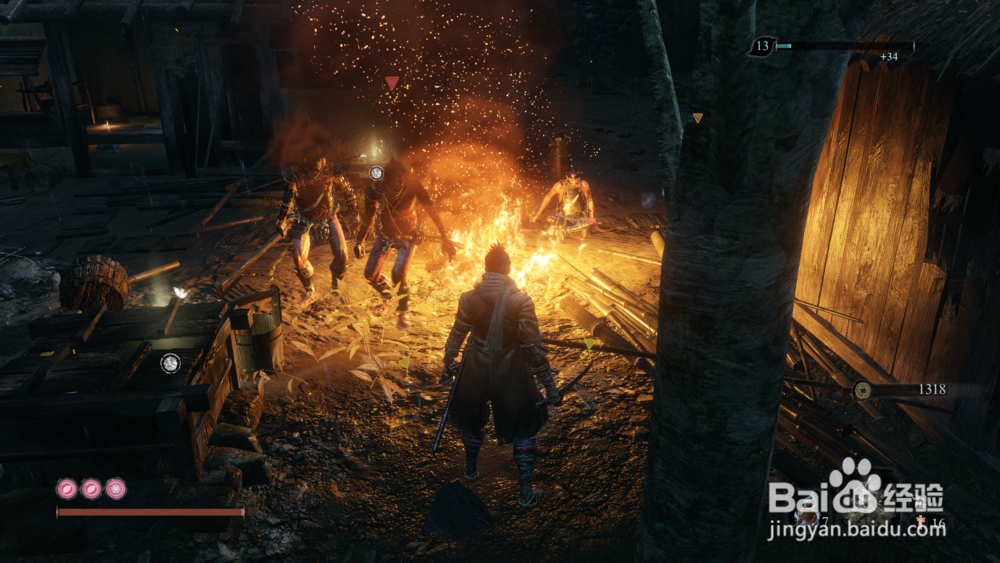Click the skill points badge showing 13
The height and width of the screenshot is (563, 1000).
click(x=762, y=46)
